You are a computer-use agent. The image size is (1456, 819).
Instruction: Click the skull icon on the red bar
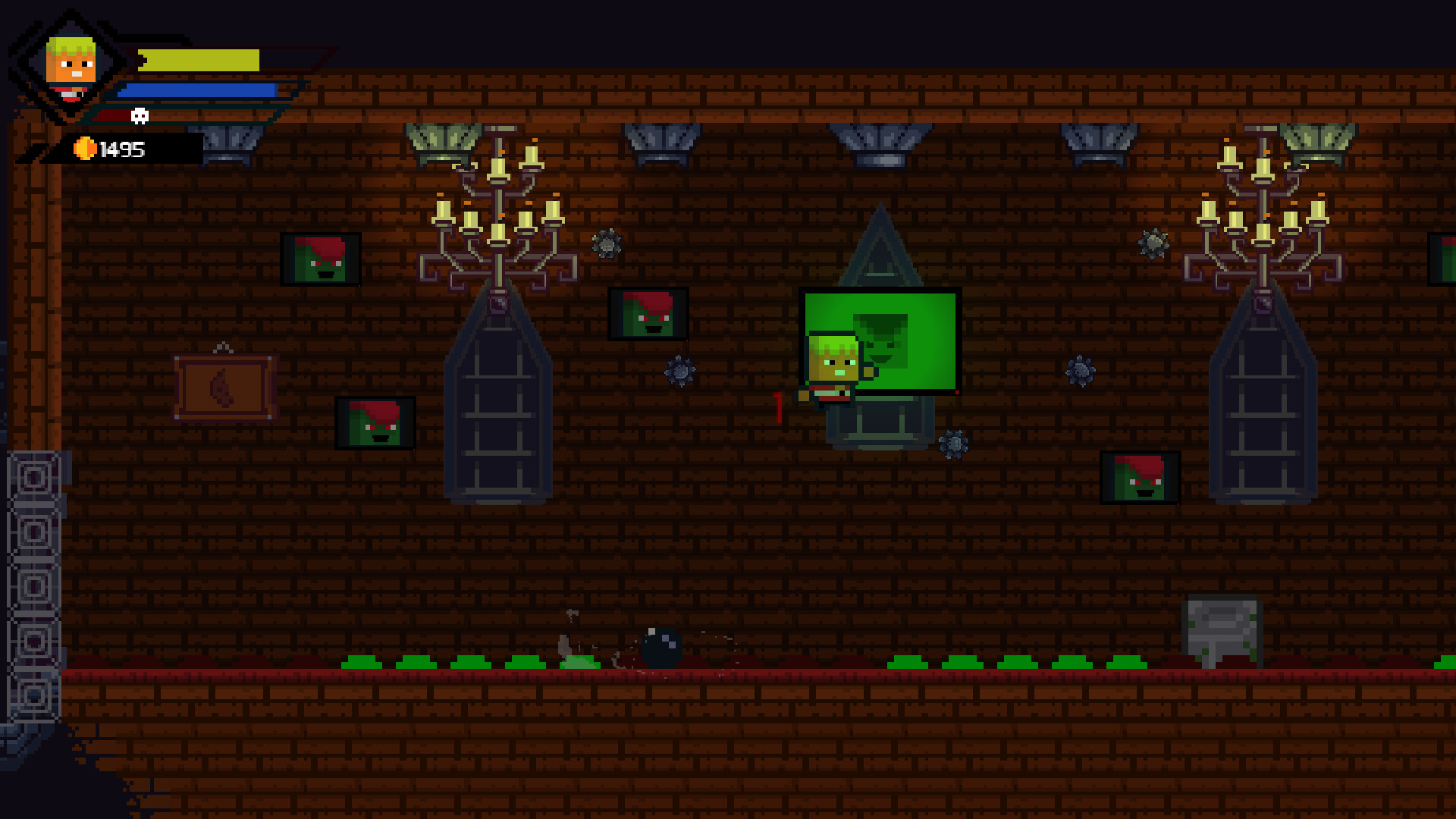pos(138,115)
